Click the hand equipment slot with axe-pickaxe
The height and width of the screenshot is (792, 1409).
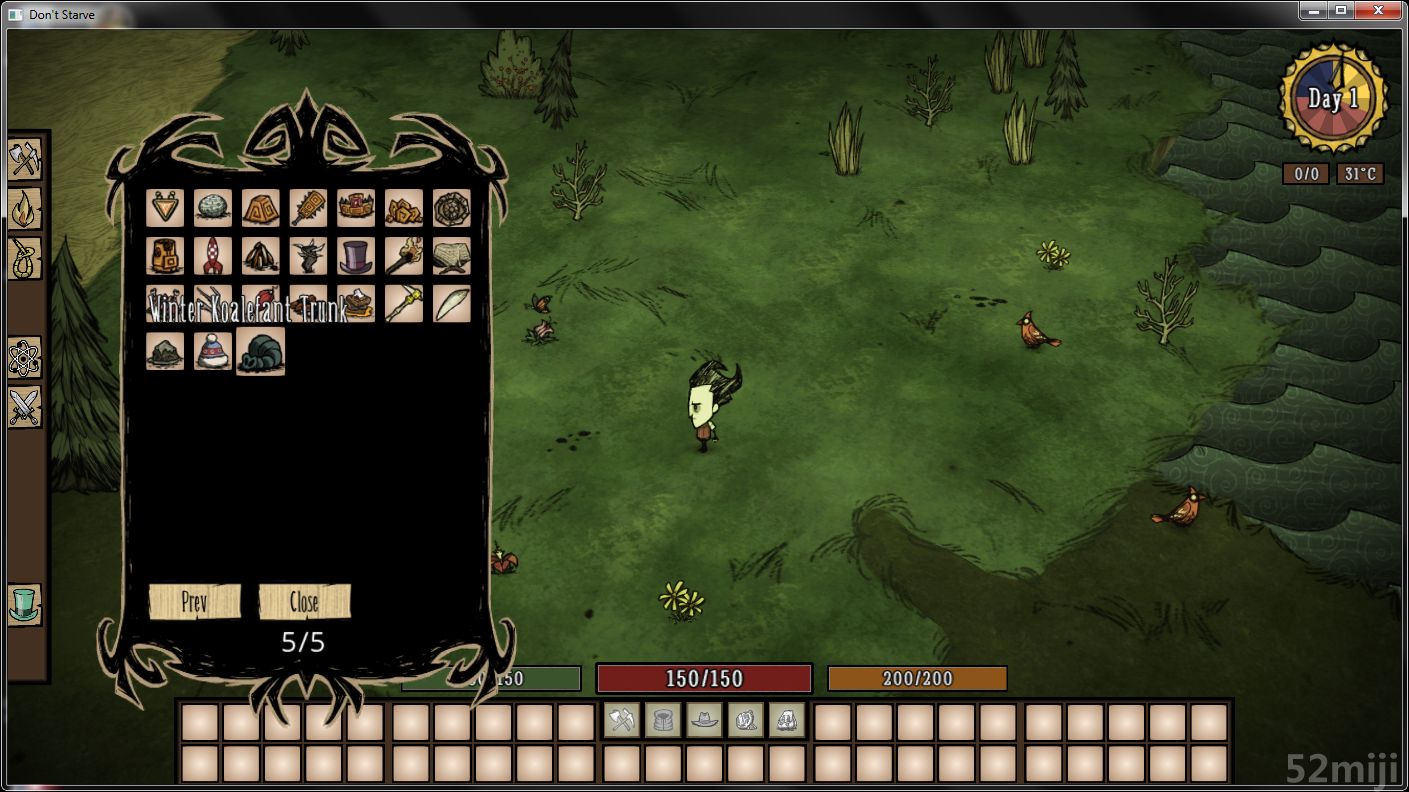coord(622,720)
